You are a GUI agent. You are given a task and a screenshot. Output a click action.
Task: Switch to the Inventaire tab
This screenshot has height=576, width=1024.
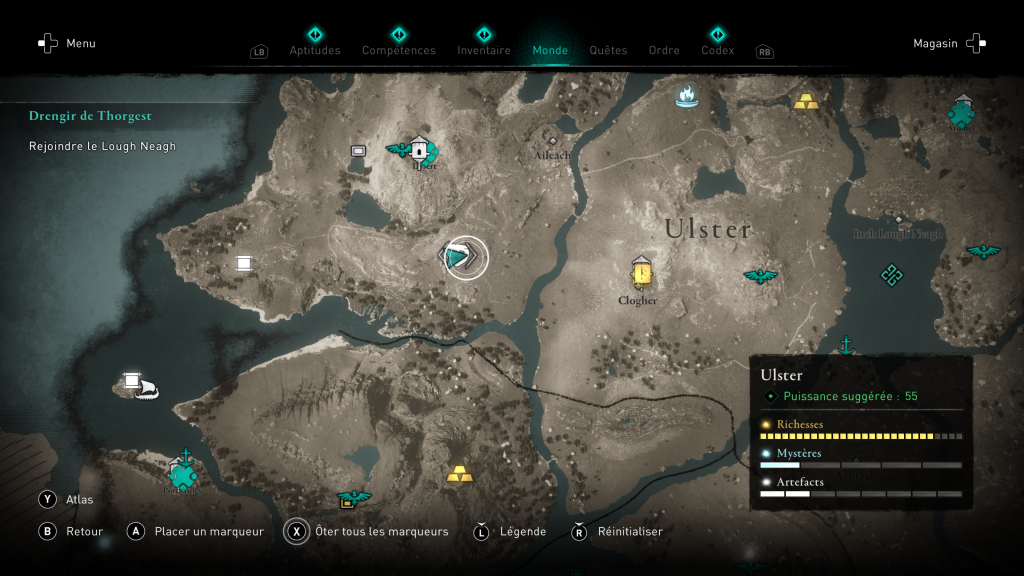click(x=484, y=50)
